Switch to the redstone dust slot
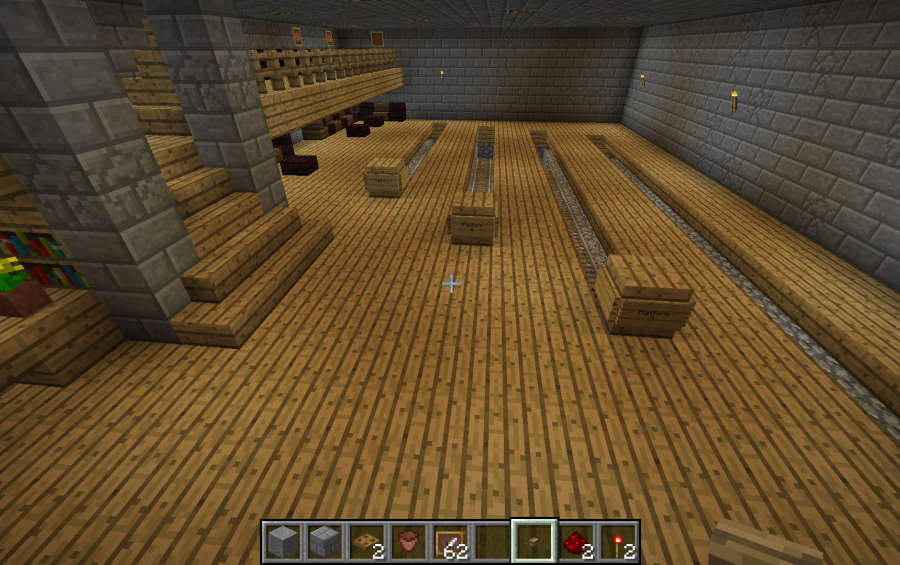 point(575,542)
